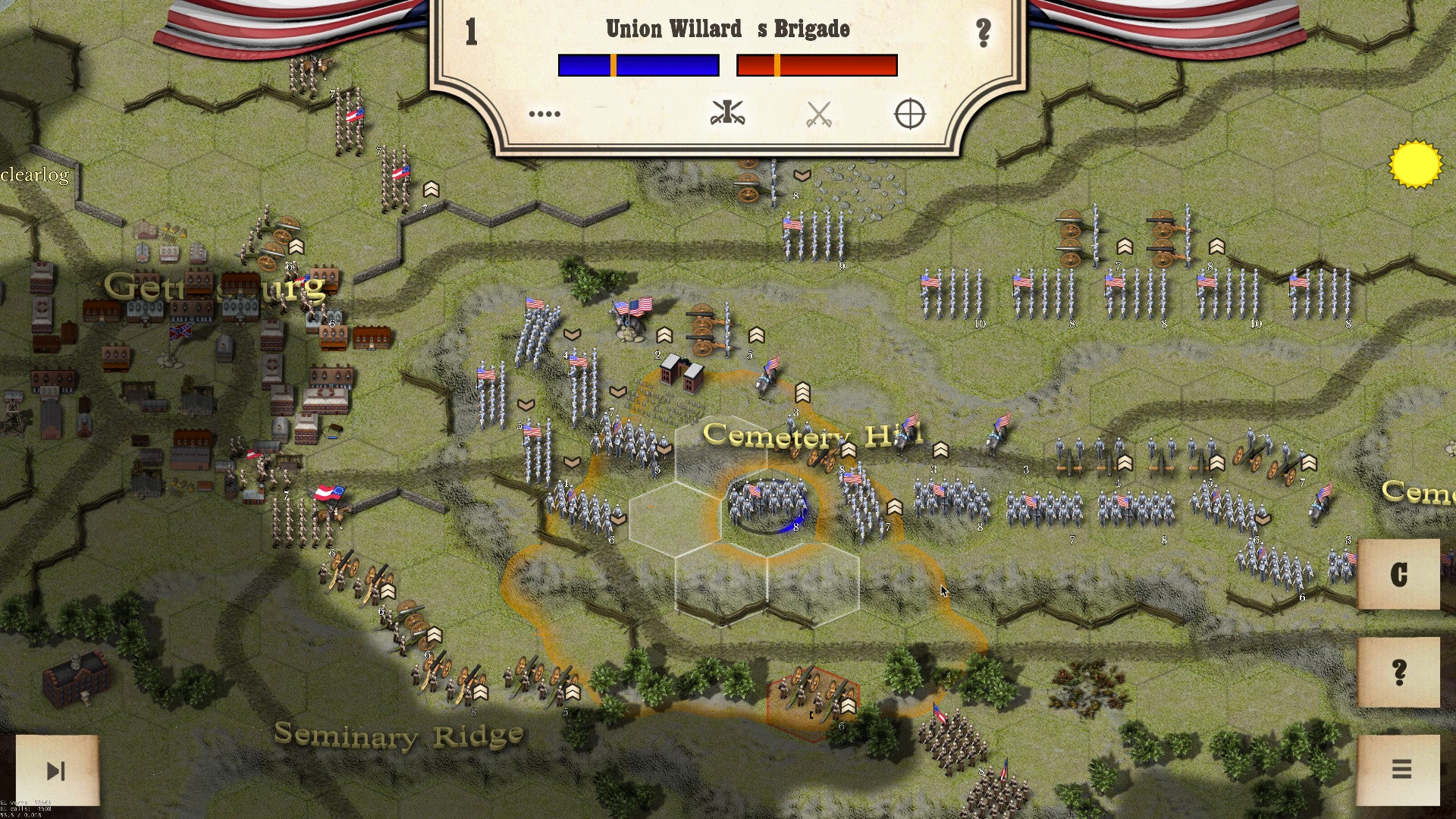This screenshot has height=819, width=1456.
Task: End the turn with the skip-forward button
Action: click(57, 770)
